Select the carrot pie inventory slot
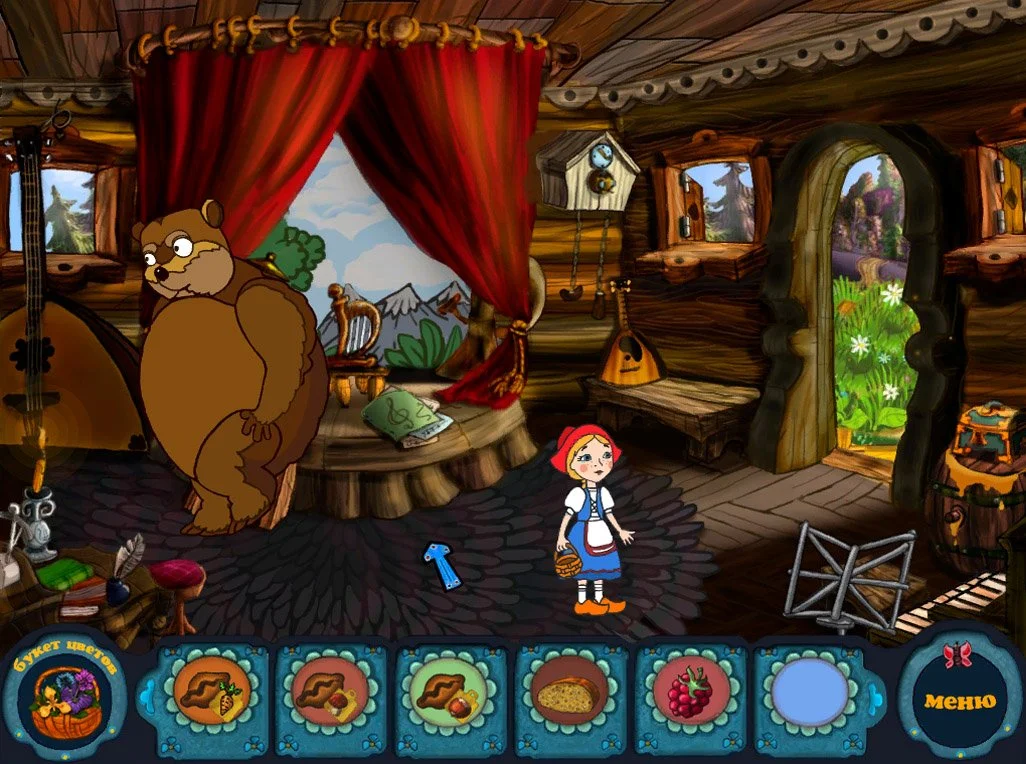Viewport: 1026px width, 764px height. click(211, 692)
